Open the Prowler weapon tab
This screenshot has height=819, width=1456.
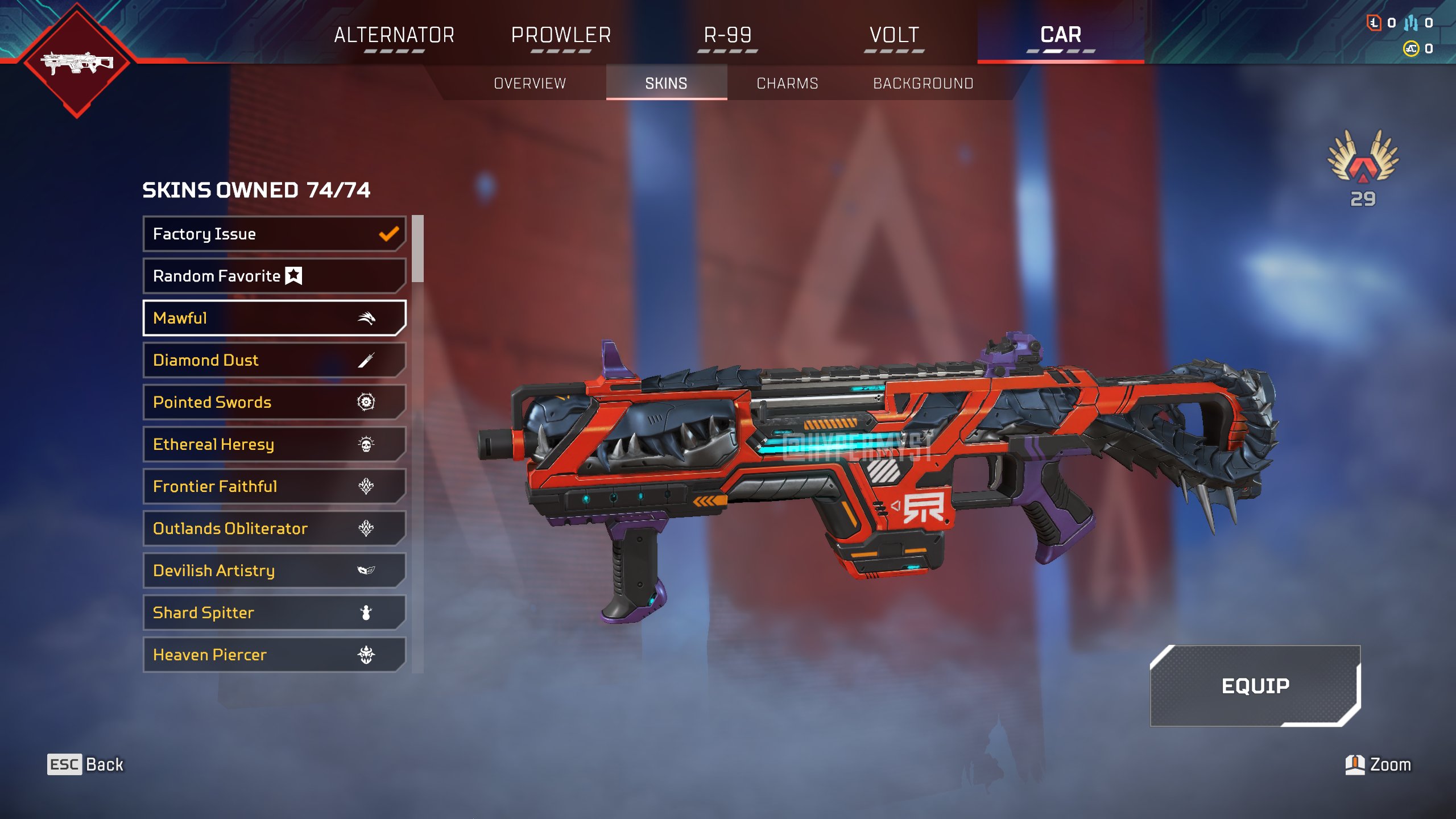click(x=561, y=35)
